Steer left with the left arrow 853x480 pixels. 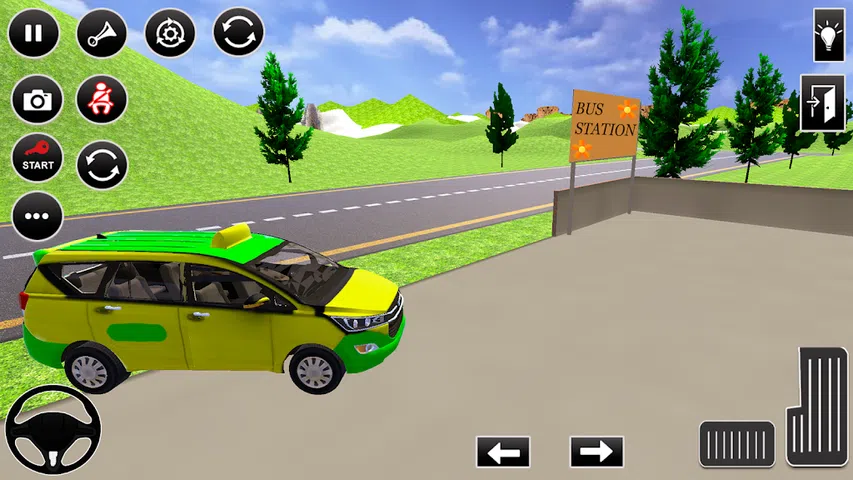click(x=503, y=452)
